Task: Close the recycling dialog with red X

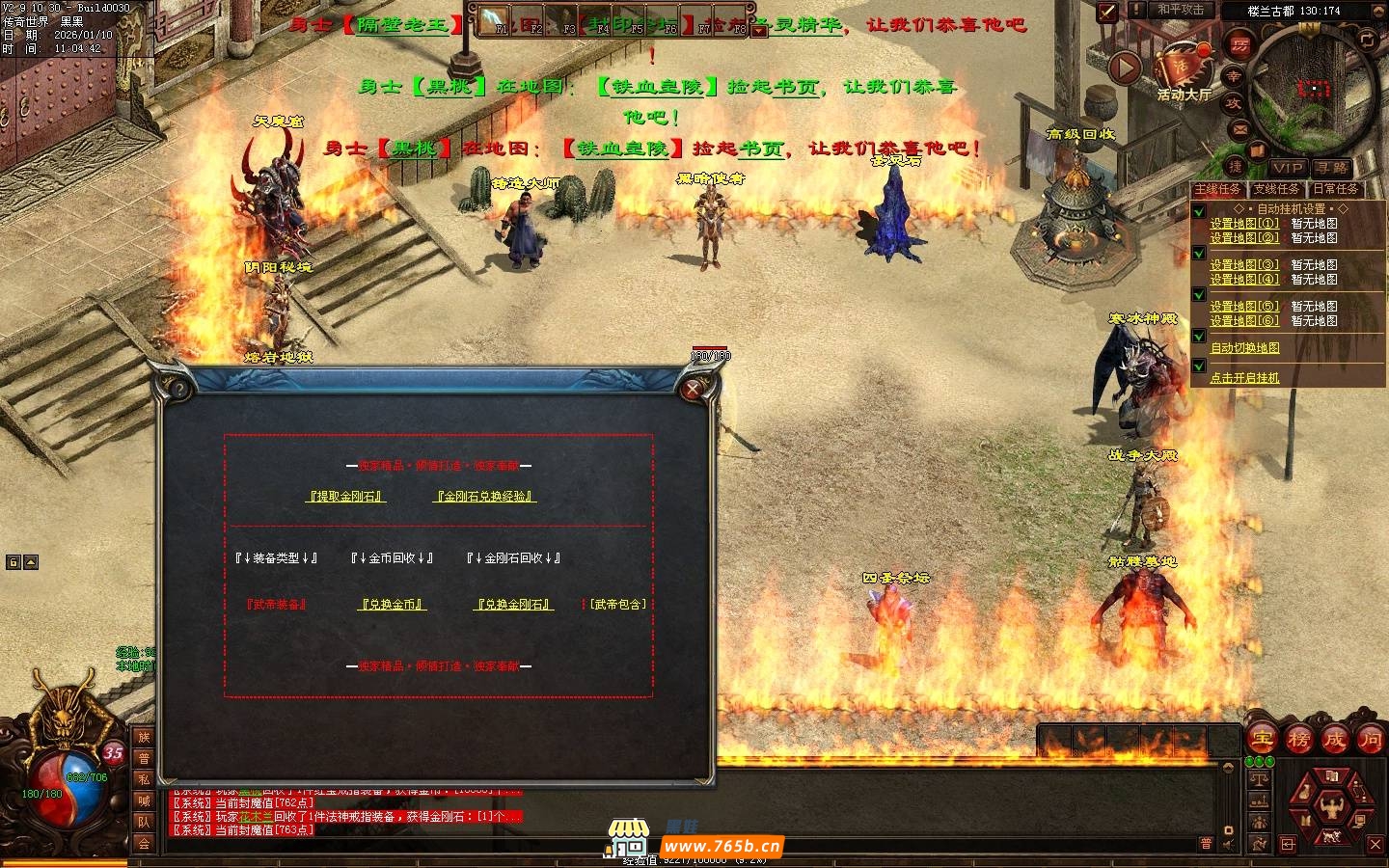Action: (693, 389)
